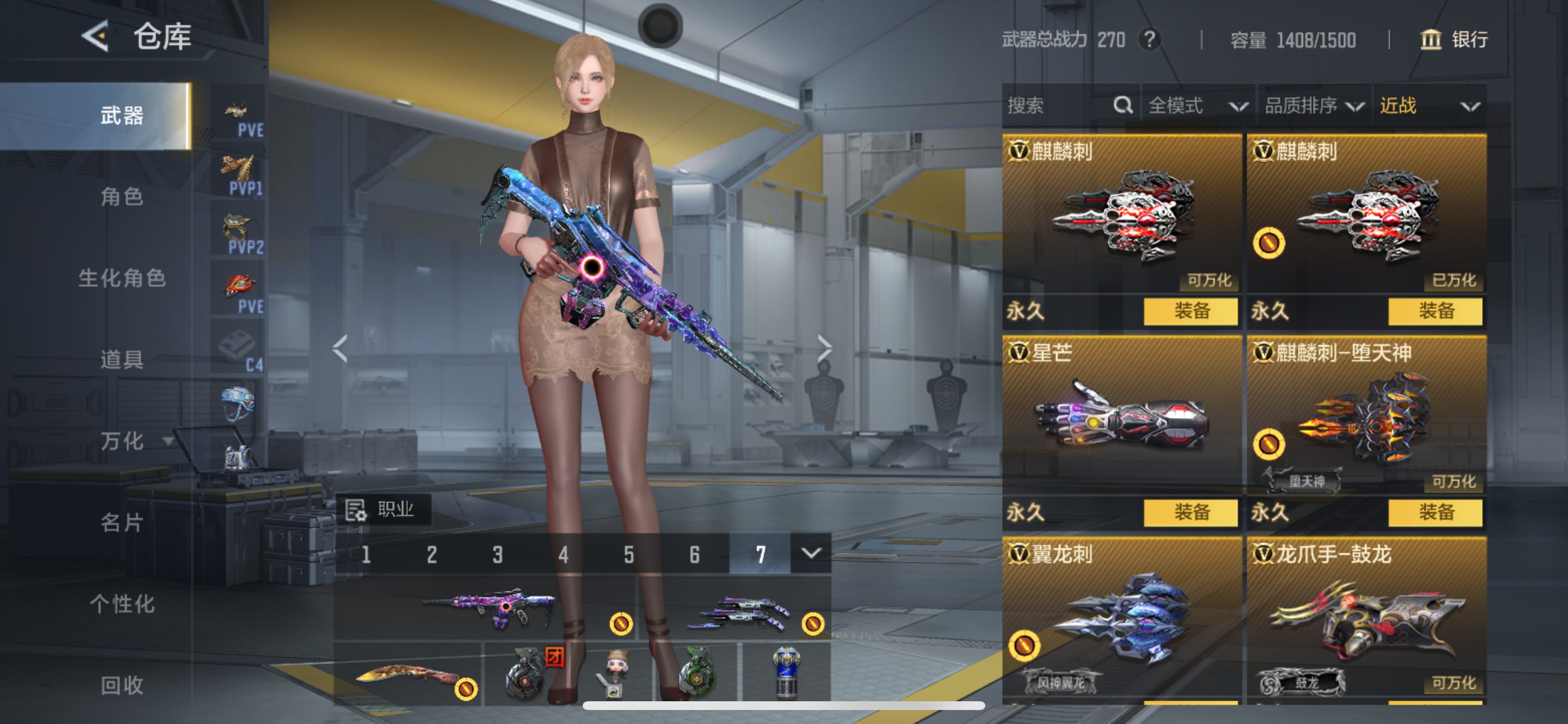The width and height of the screenshot is (1568, 724).
Task: Equip the 麒麟刺-堕天神 weapon
Action: [x=1436, y=512]
